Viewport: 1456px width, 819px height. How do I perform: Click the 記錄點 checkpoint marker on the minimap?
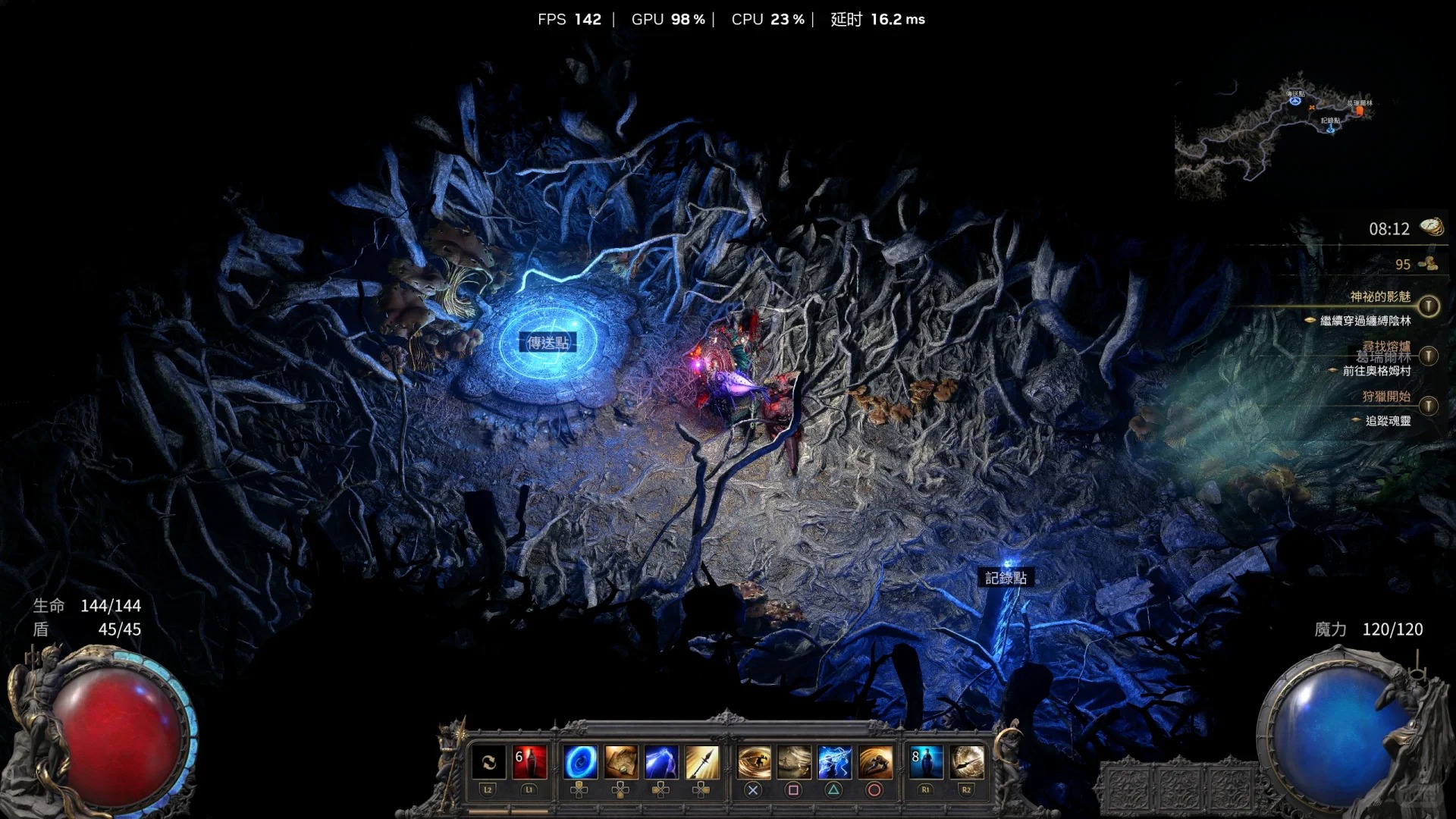click(x=1331, y=129)
